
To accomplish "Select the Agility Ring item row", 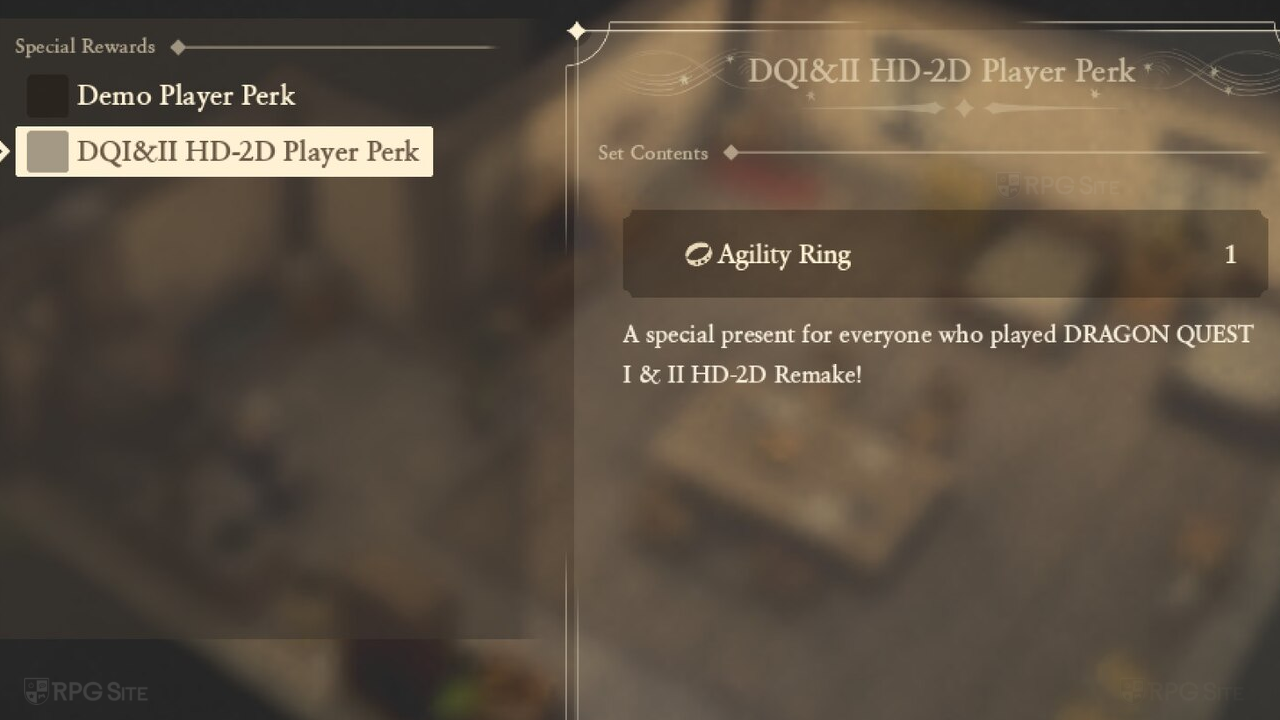I will [944, 254].
